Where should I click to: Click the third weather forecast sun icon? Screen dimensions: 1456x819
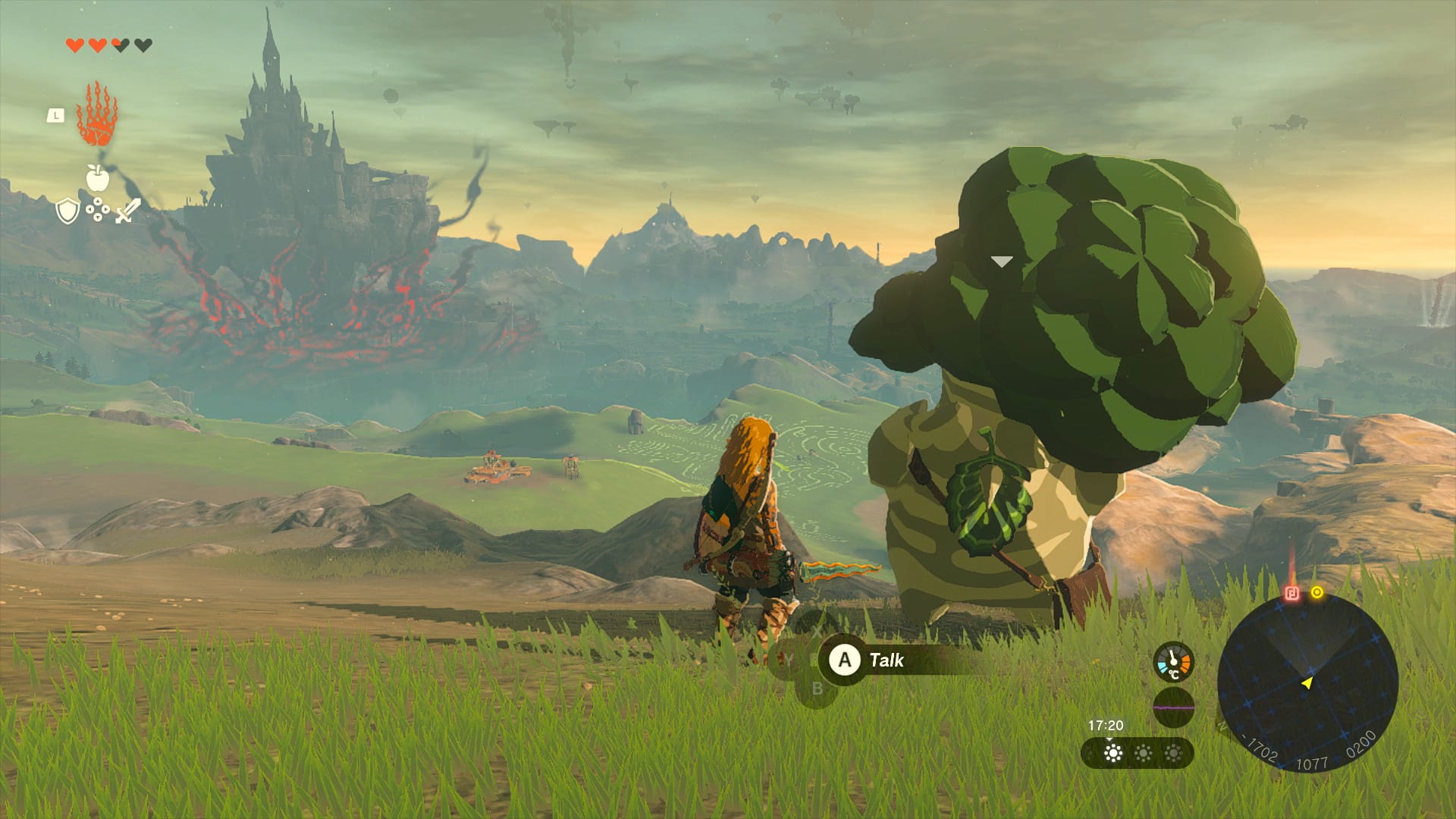1174,753
